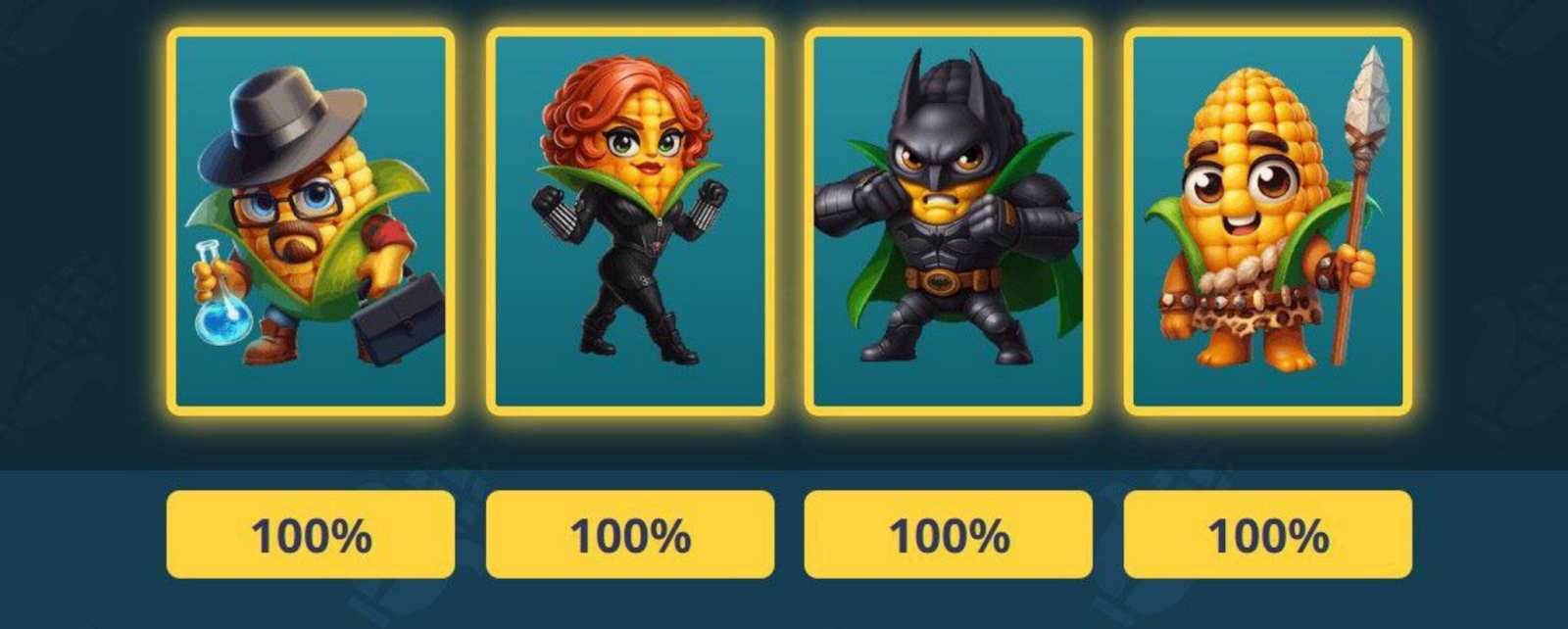Viewport: 1568px width, 629px height.
Task: Select the caveman corn card holding spear
Action: (x=1268, y=221)
